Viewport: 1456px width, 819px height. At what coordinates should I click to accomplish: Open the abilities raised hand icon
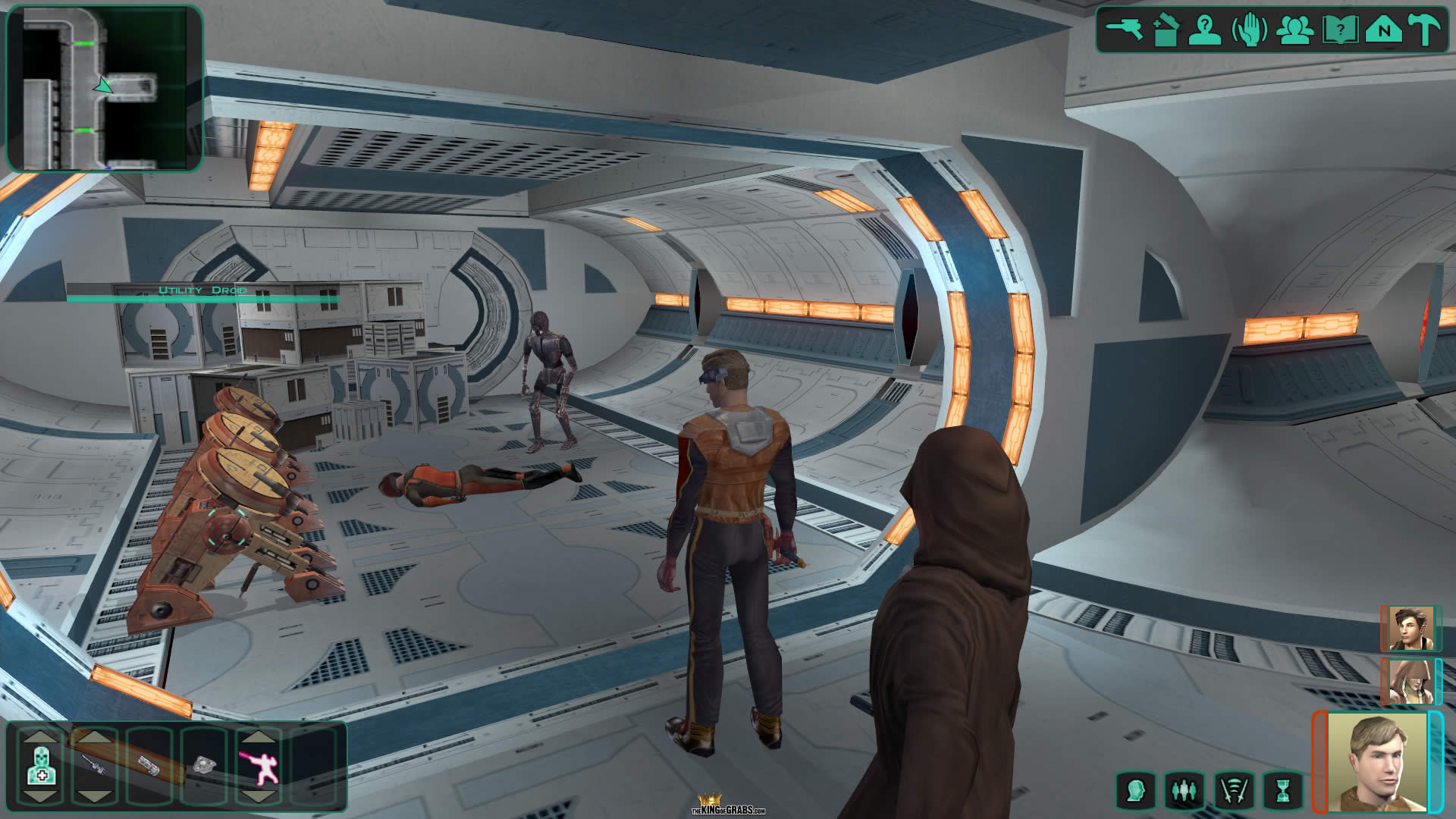1249,31
